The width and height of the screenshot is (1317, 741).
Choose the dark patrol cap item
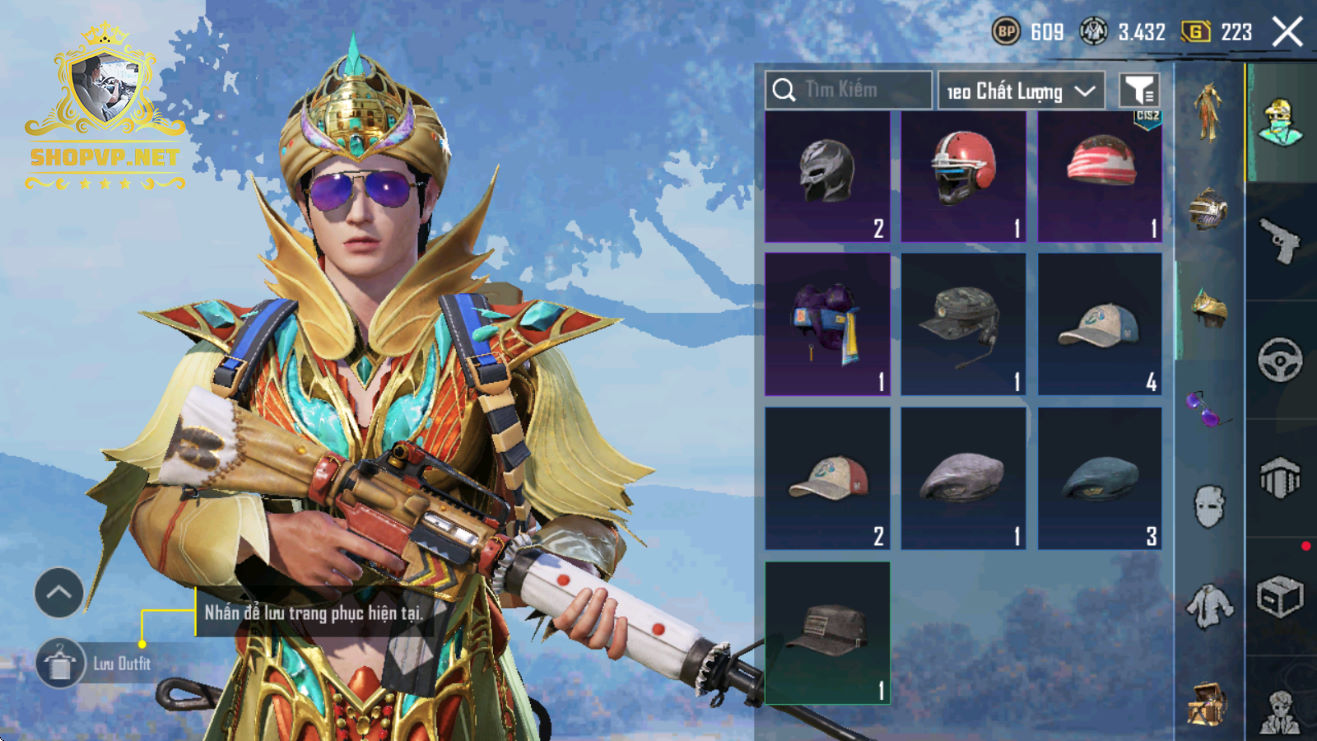coord(827,632)
